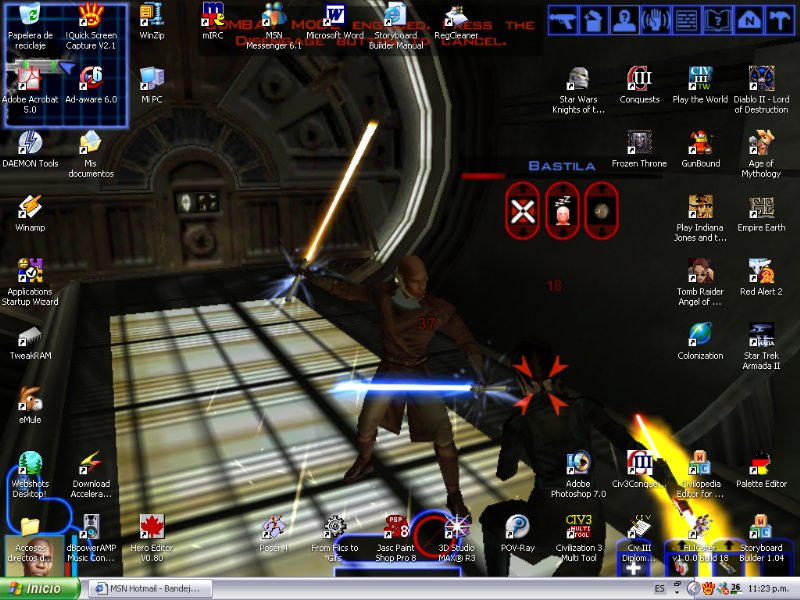Use the sleeping face Force power on Bastila

[561, 210]
